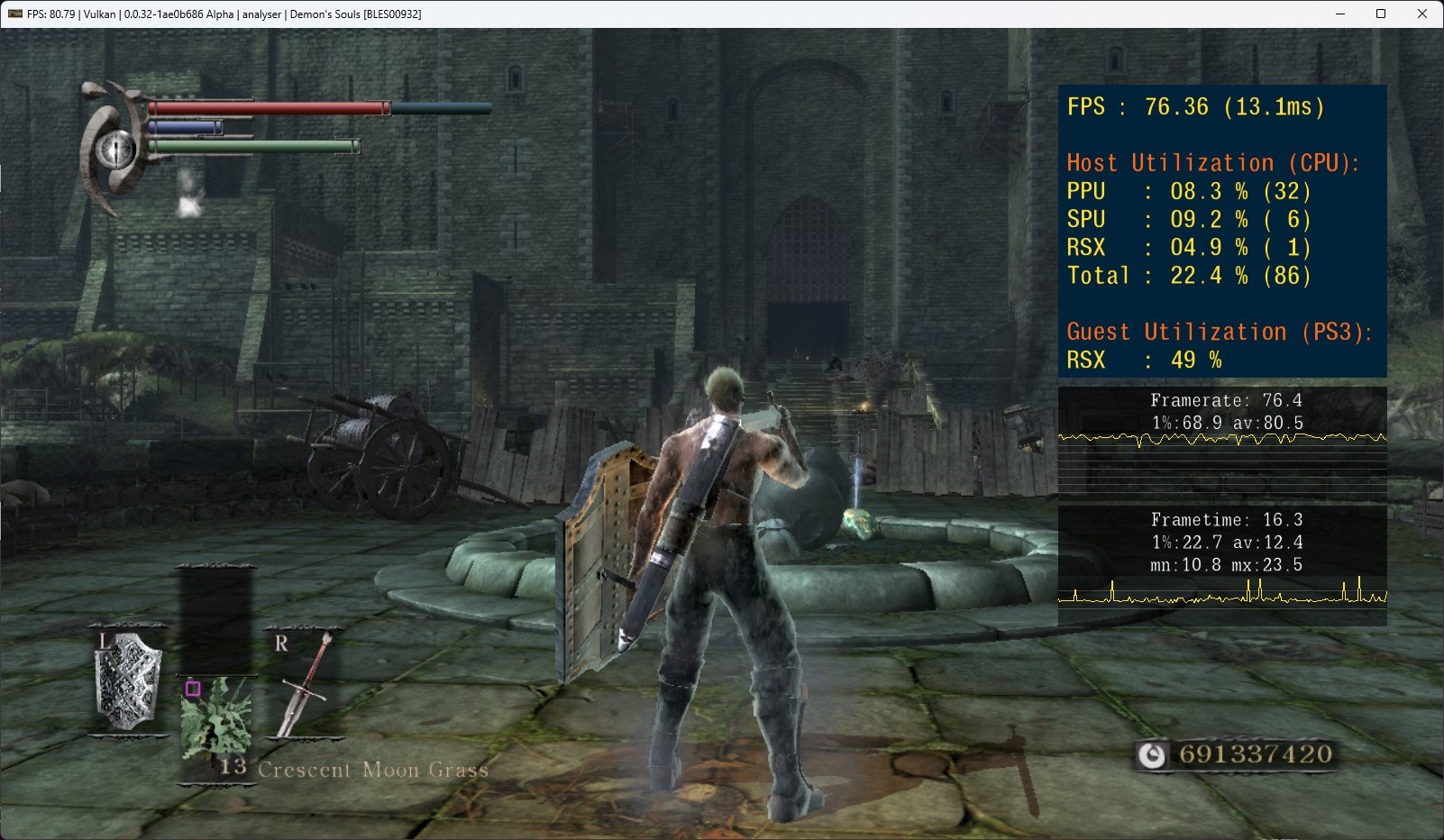The image size is (1444, 840).
Task: Select the left-hand shield equipment slot
Action: 129,682
